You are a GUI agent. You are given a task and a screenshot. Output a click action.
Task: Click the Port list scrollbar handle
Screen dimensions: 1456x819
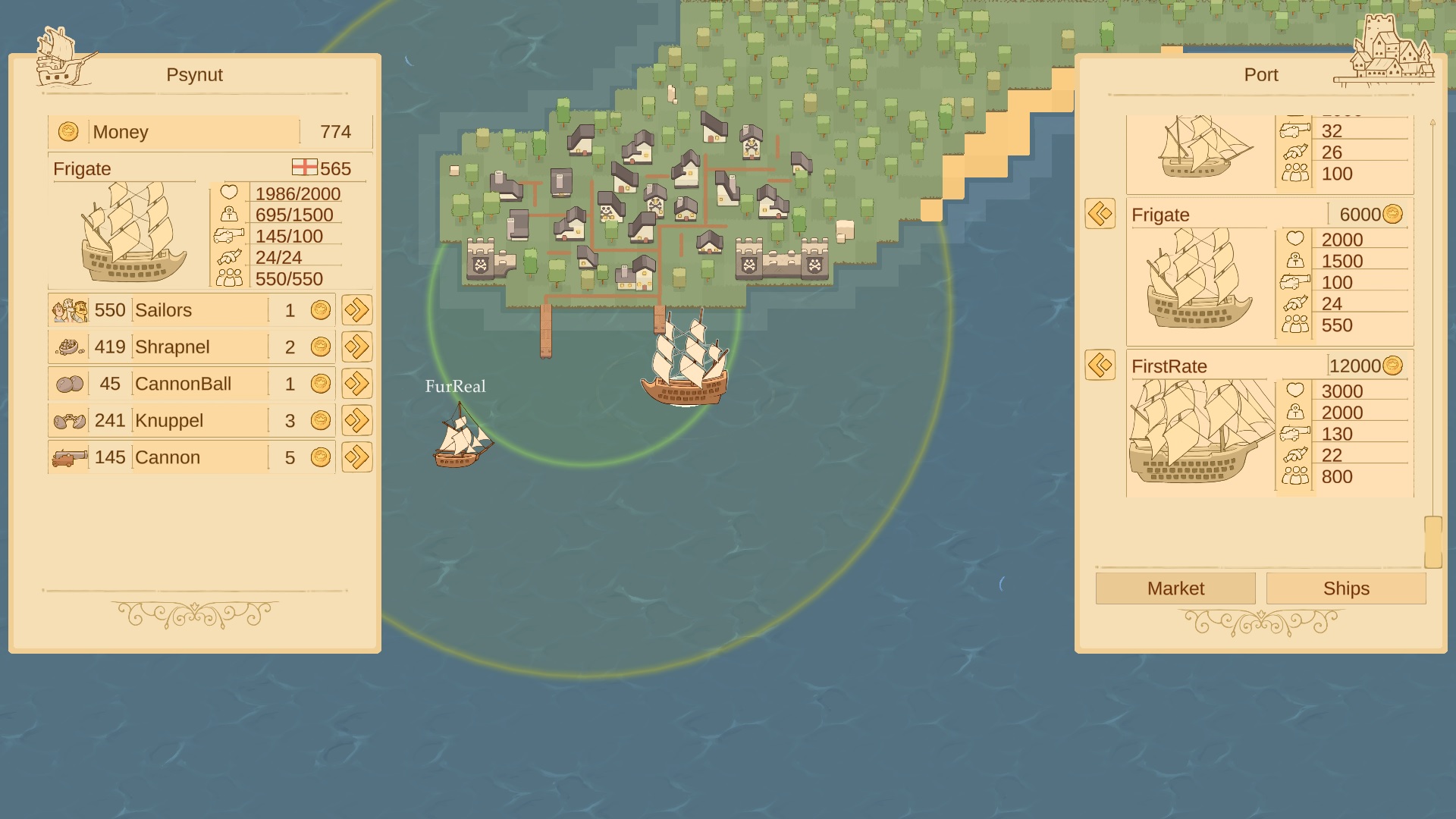(x=1432, y=541)
